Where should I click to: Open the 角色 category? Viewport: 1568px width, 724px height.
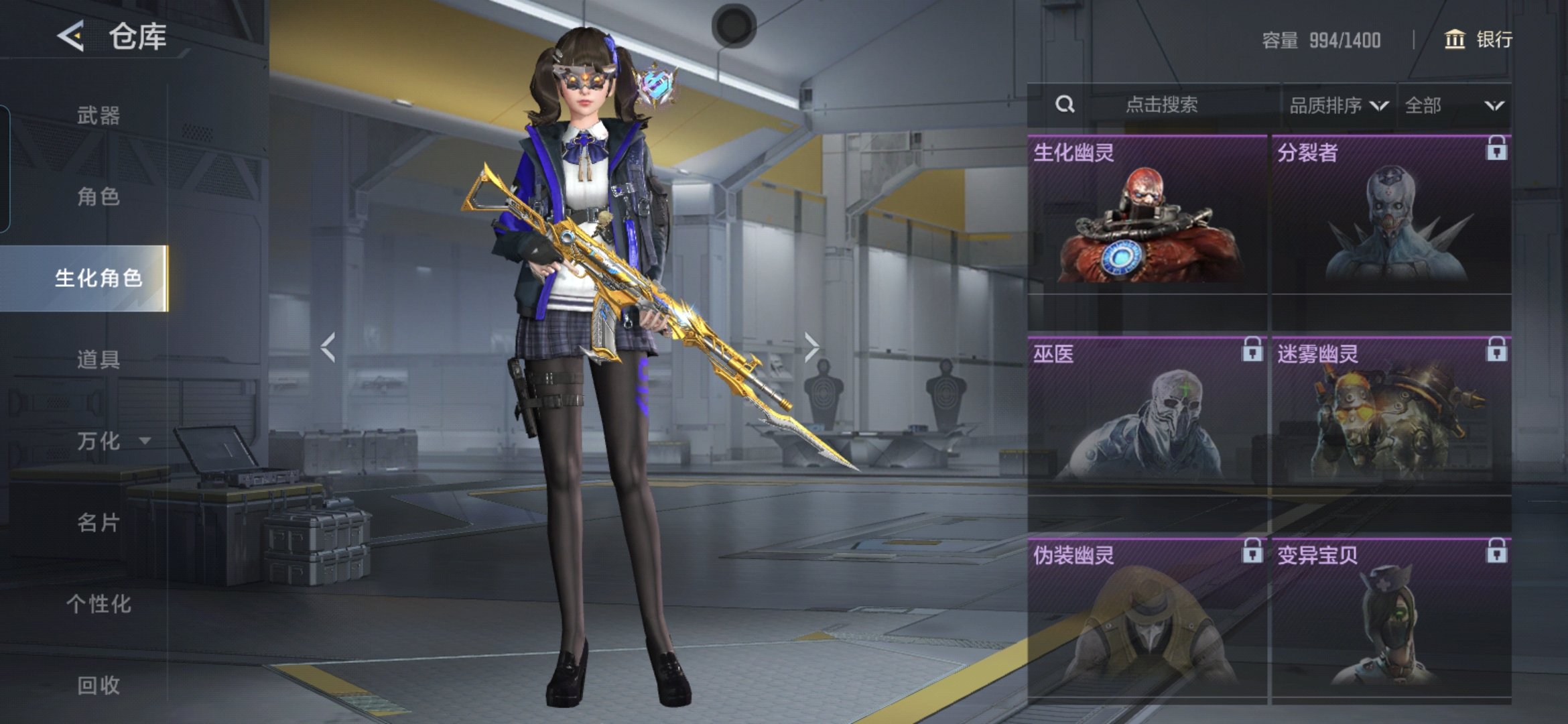(99, 196)
